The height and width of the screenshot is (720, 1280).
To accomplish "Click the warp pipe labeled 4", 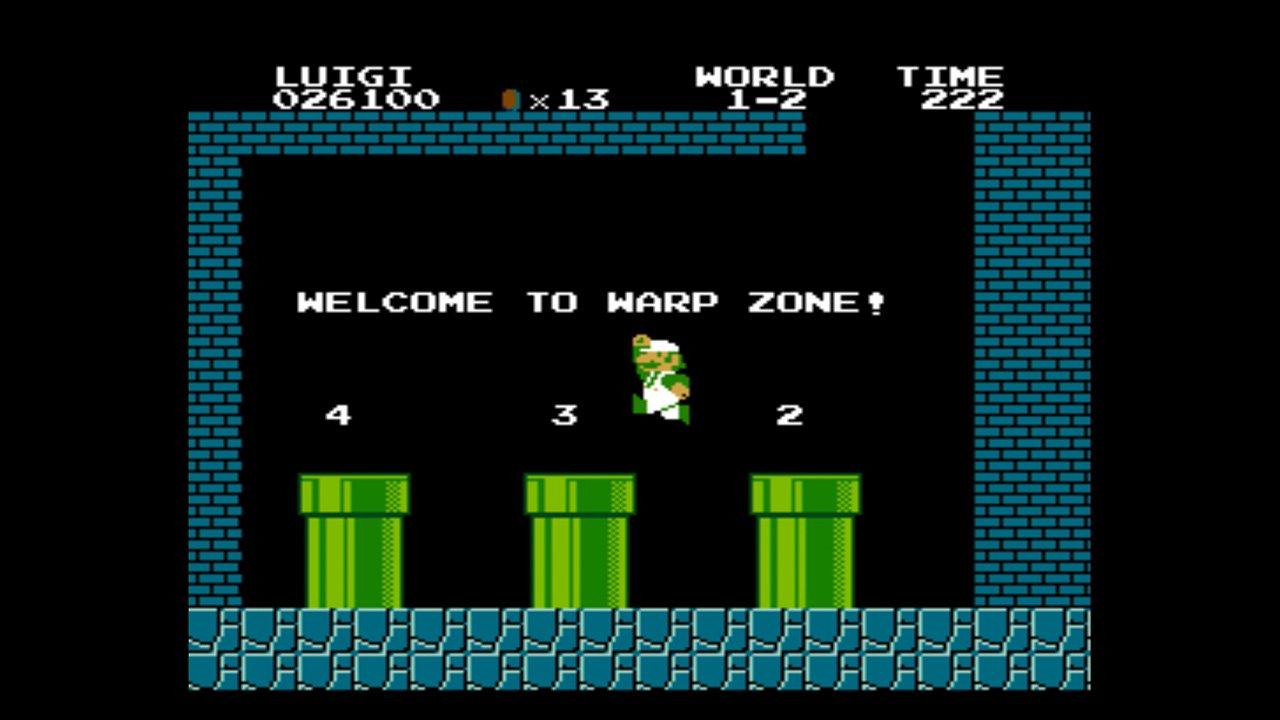I will [355, 540].
